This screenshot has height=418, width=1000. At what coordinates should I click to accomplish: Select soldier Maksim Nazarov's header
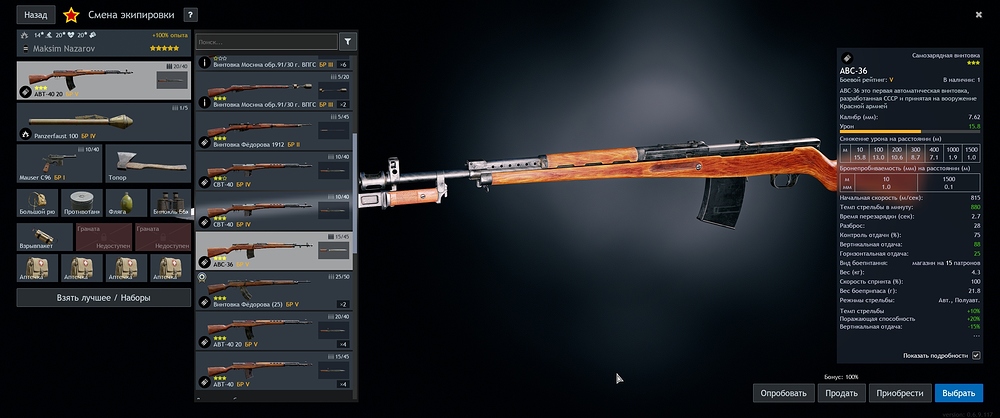point(104,47)
